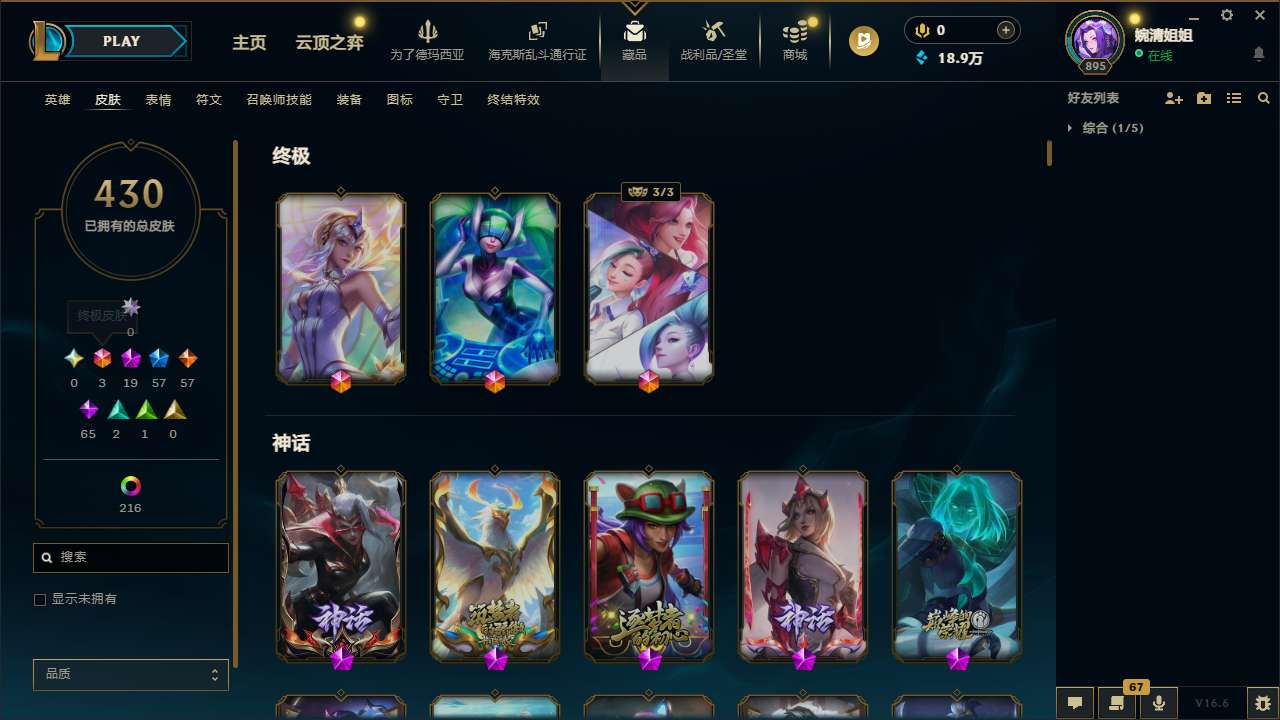Create a friend group via folder icon

(x=1203, y=97)
